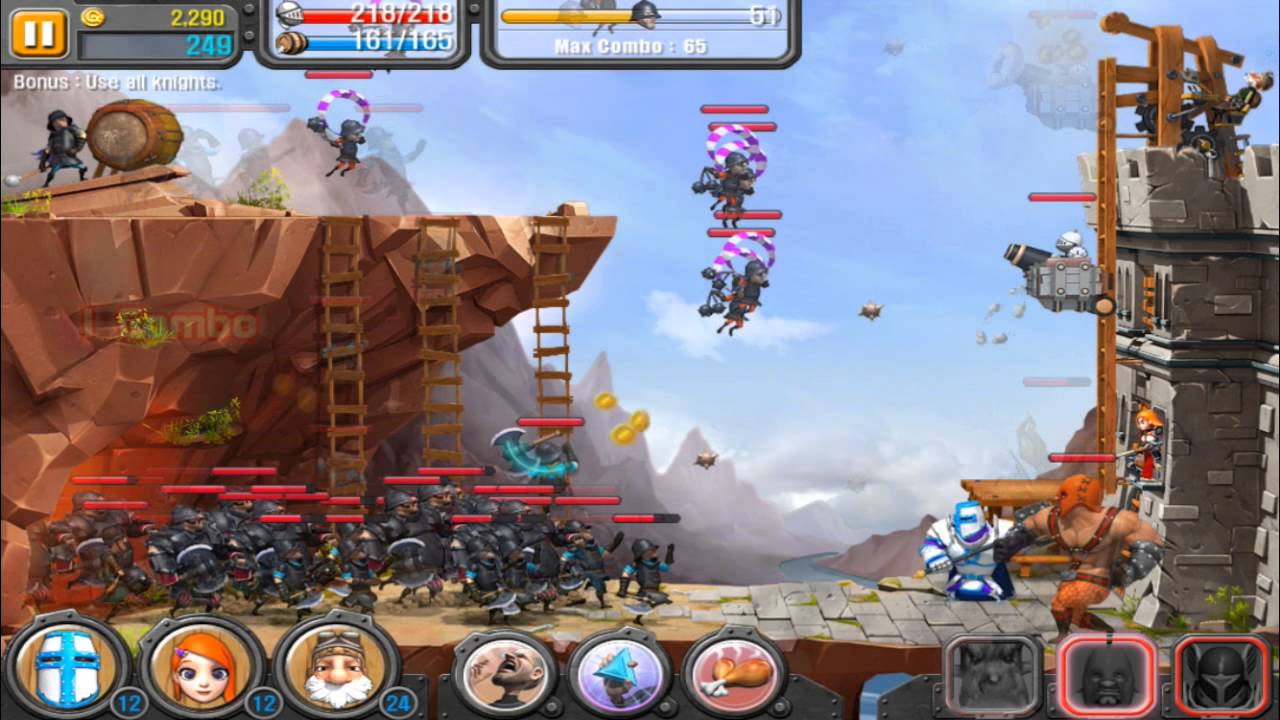This screenshot has height=720, width=1280.
Task: Choose the red-framed masked brute icon
Action: pos(1107,676)
